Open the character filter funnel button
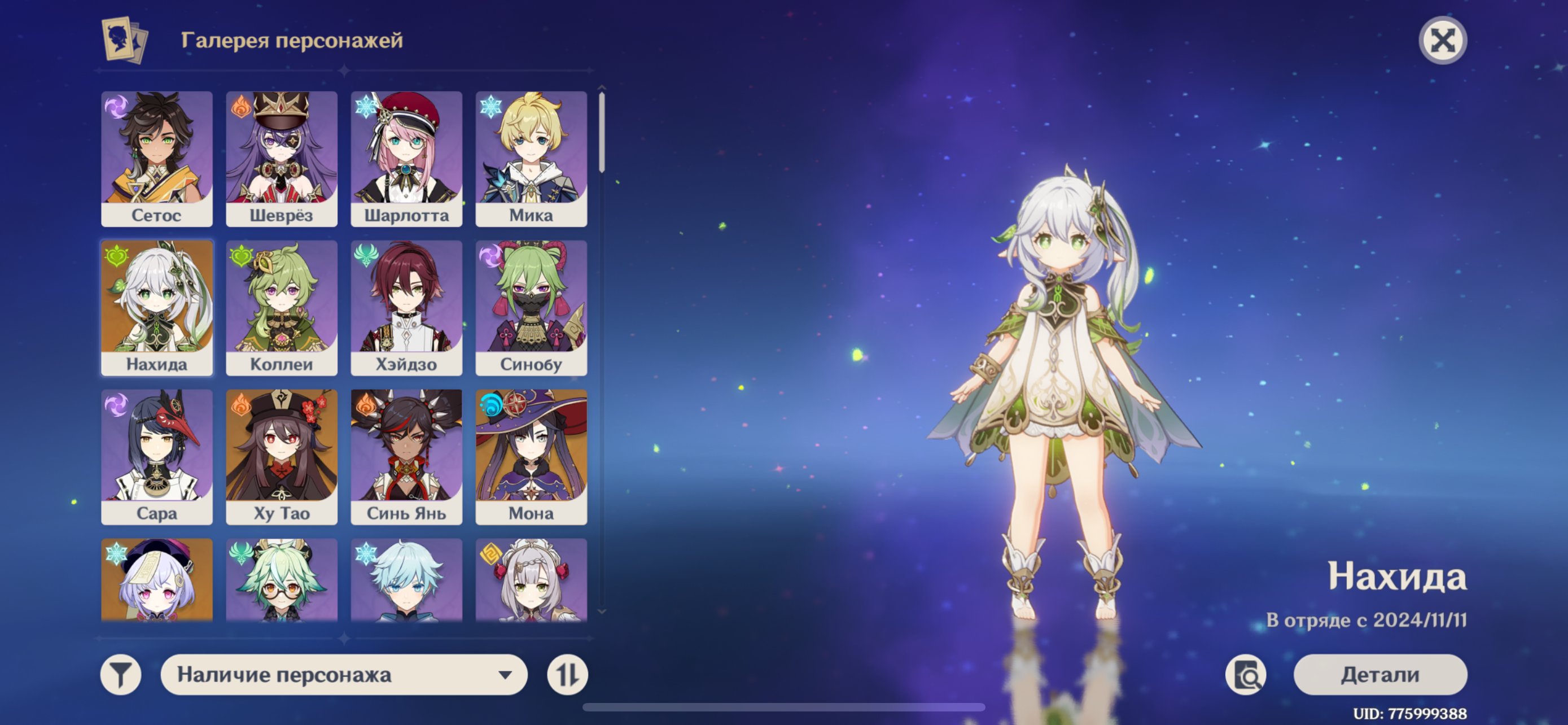Viewport: 1568px width, 725px height. (x=121, y=675)
